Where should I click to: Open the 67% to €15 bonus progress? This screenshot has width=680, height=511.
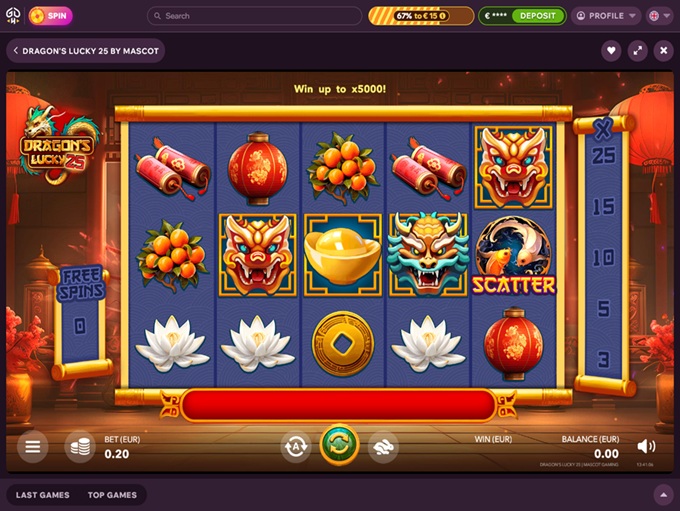pos(420,16)
